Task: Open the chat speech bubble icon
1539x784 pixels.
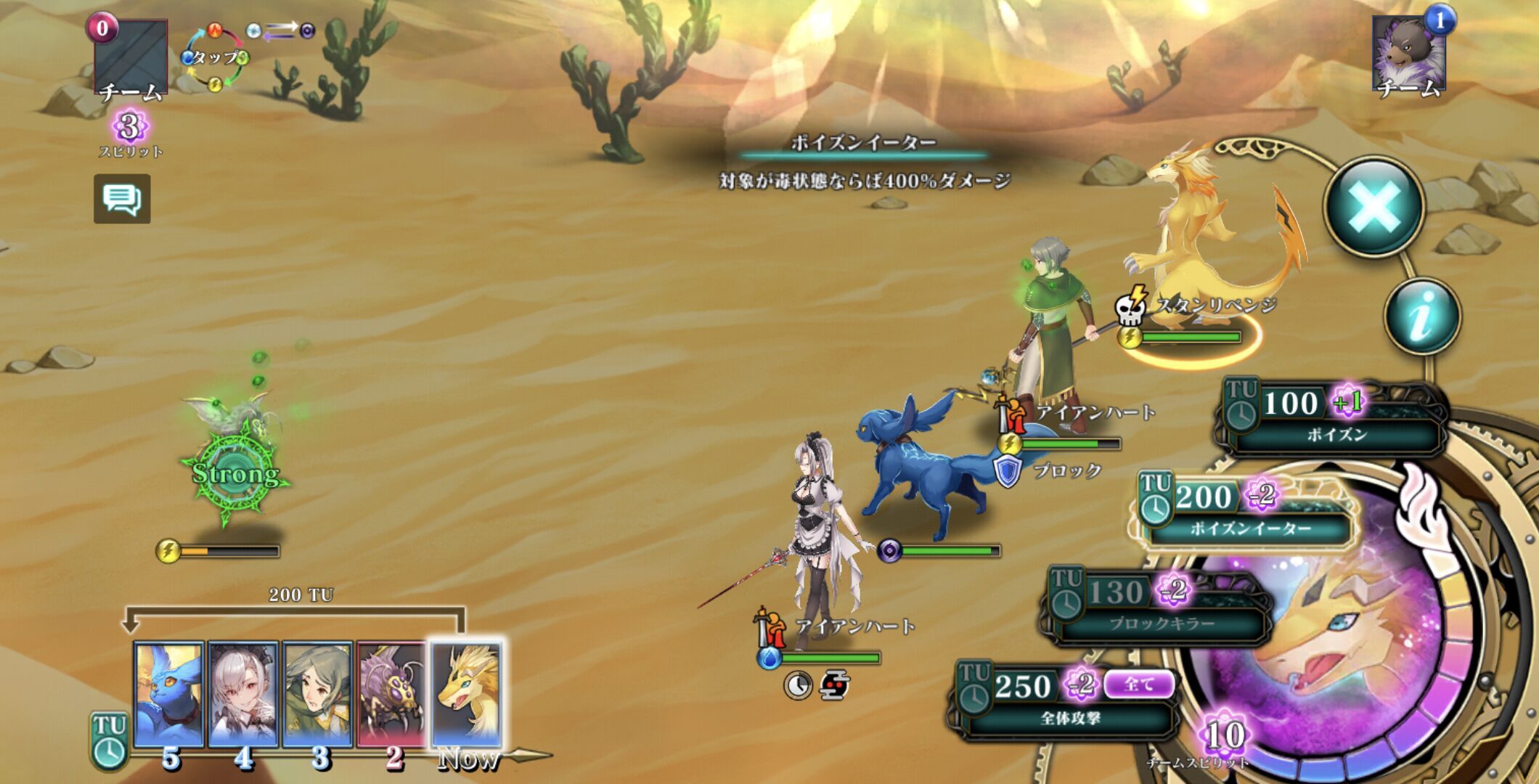Action: (122, 199)
